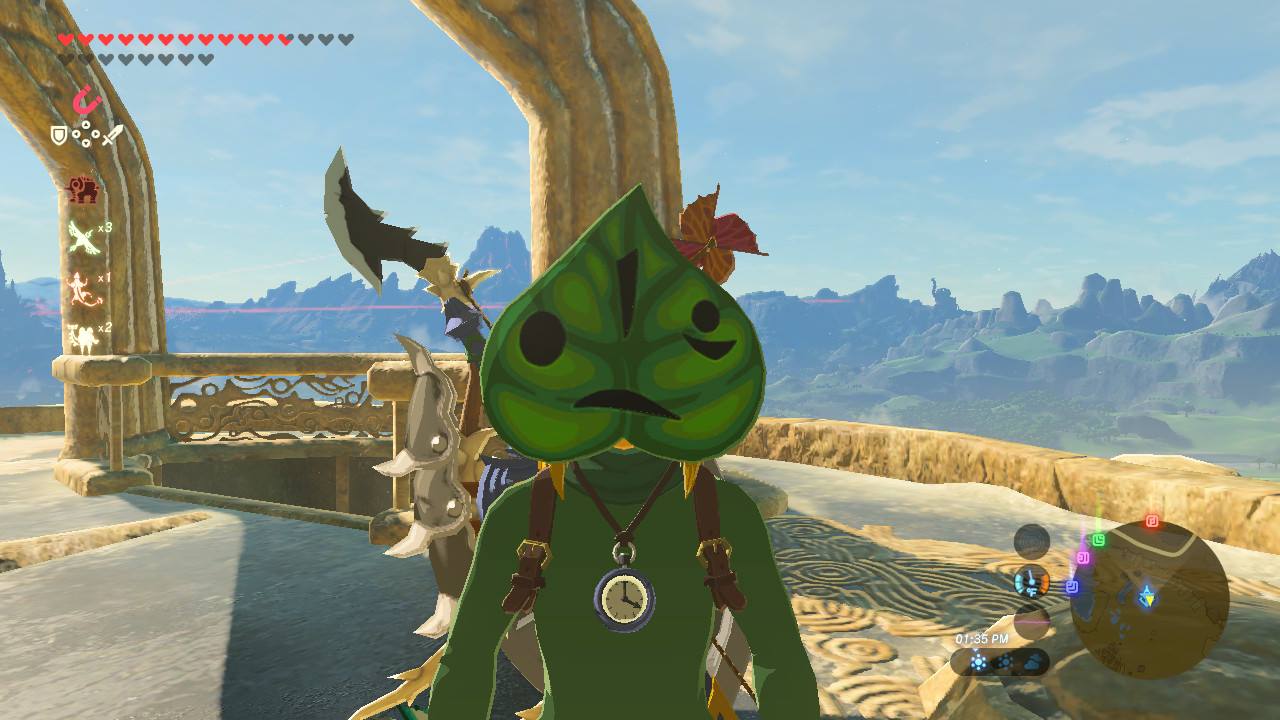Click the red stamp marker on minimap
Image resolution: width=1280 pixels, height=720 pixels.
(1152, 521)
